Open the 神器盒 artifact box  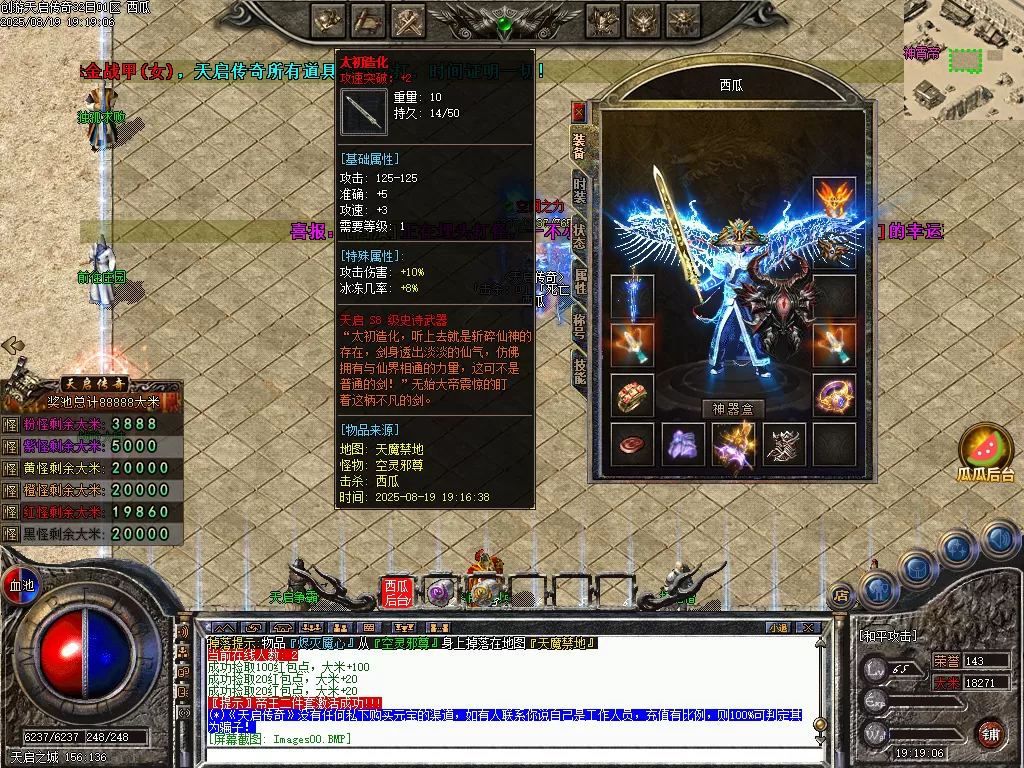pyautogui.click(x=733, y=408)
